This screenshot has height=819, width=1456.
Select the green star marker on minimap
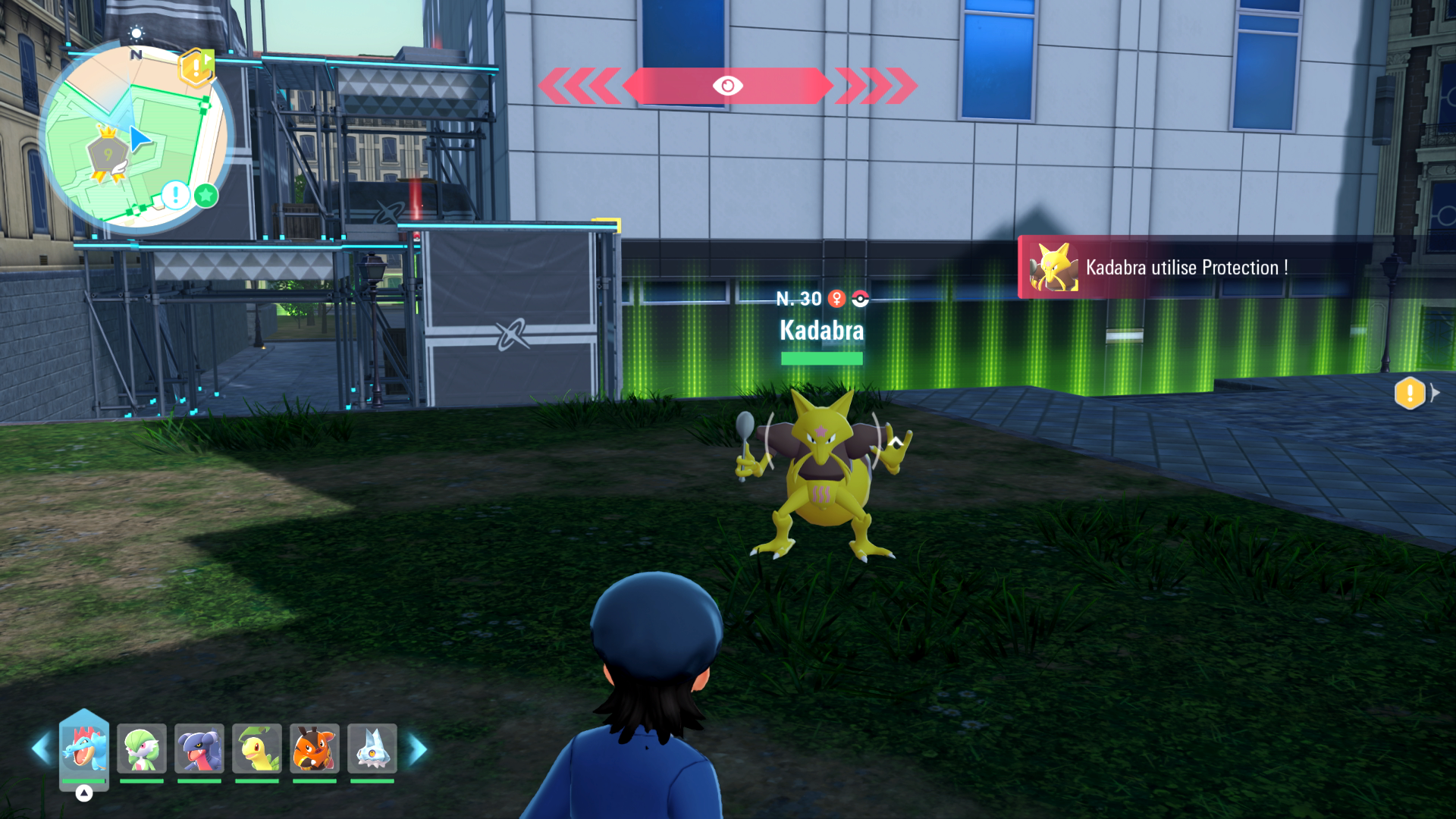tap(206, 196)
